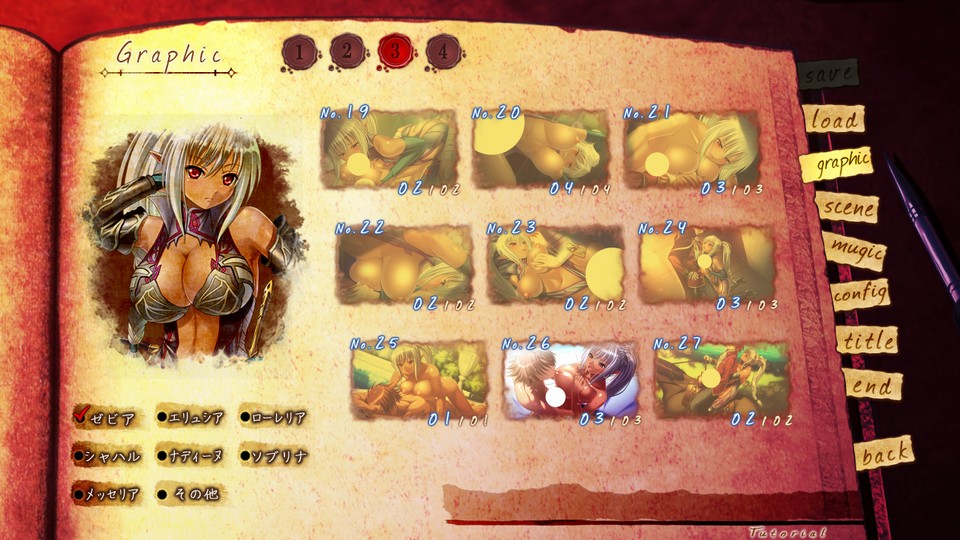Return to title via title tab
The width and height of the screenshot is (960, 540).
(867, 340)
